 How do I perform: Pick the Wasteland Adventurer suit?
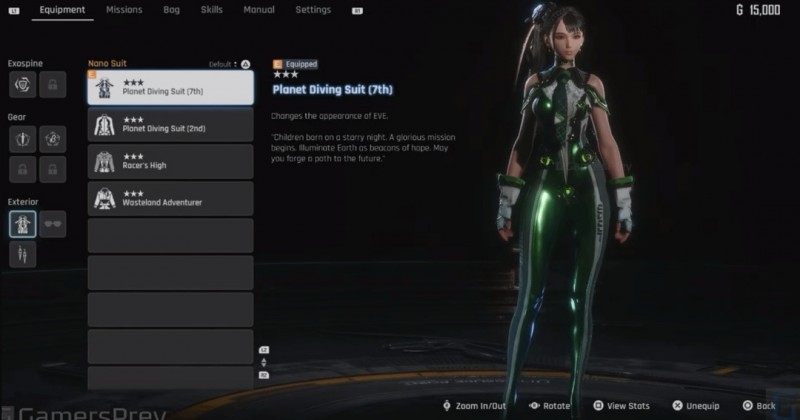tap(170, 198)
